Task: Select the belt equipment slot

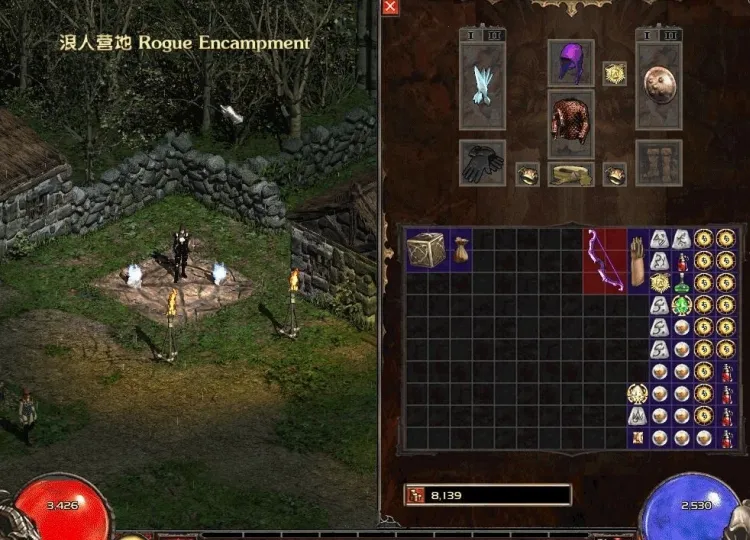Action: point(570,174)
